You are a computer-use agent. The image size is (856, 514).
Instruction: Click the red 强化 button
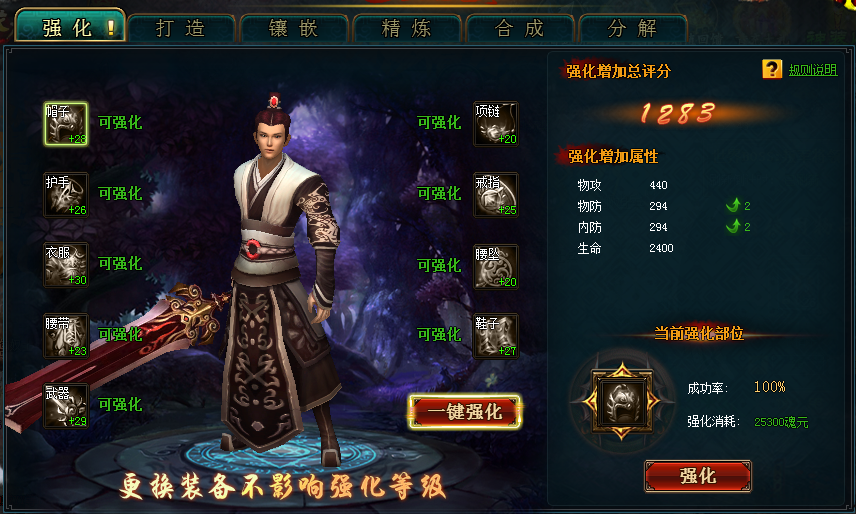[x=697, y=476]
